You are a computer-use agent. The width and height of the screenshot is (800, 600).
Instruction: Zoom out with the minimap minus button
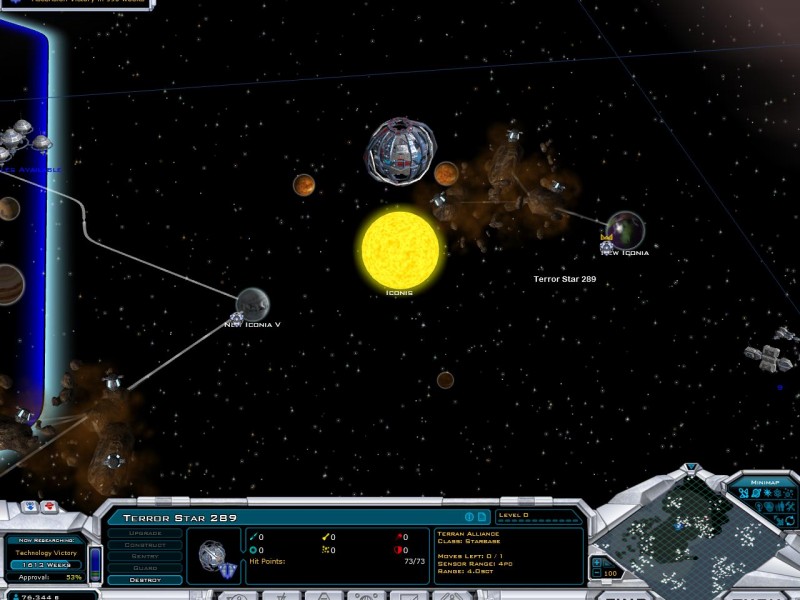coord(598,574)
